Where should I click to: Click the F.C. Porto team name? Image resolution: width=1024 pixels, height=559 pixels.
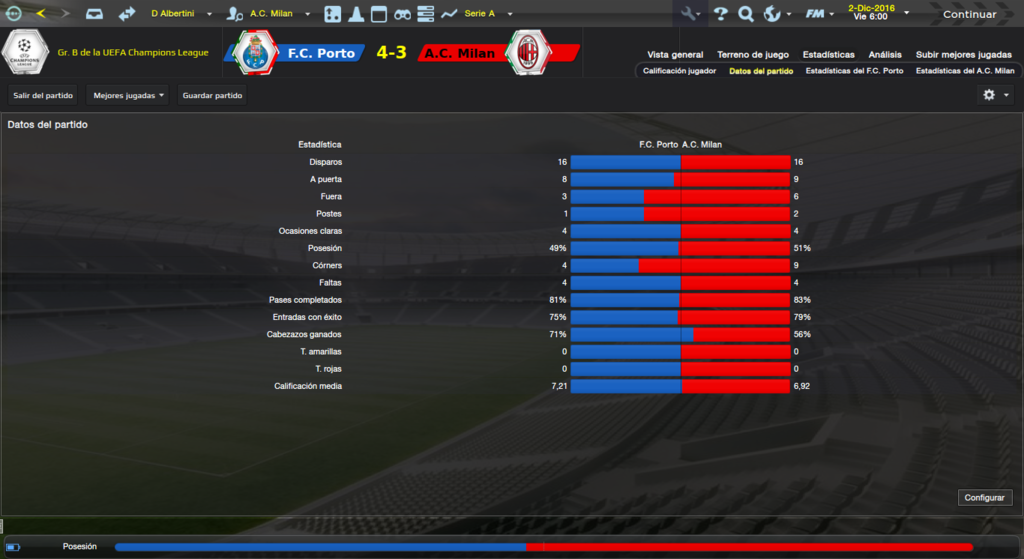[x=320, y=53]
